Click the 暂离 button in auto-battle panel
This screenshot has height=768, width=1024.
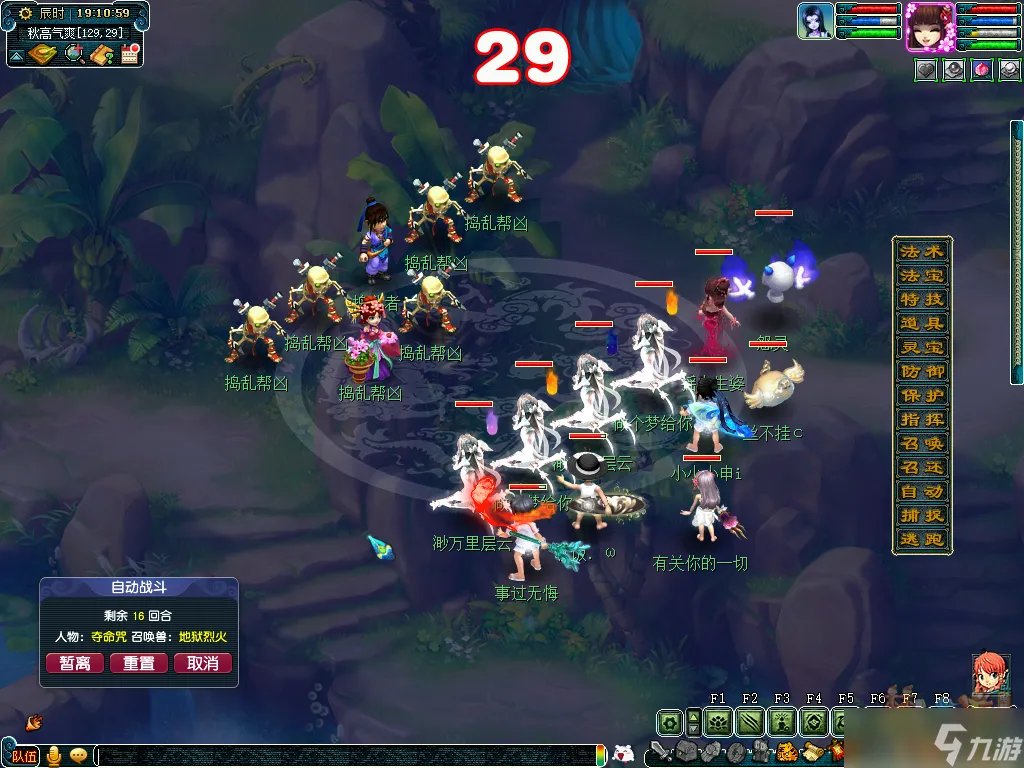[75, 663]
